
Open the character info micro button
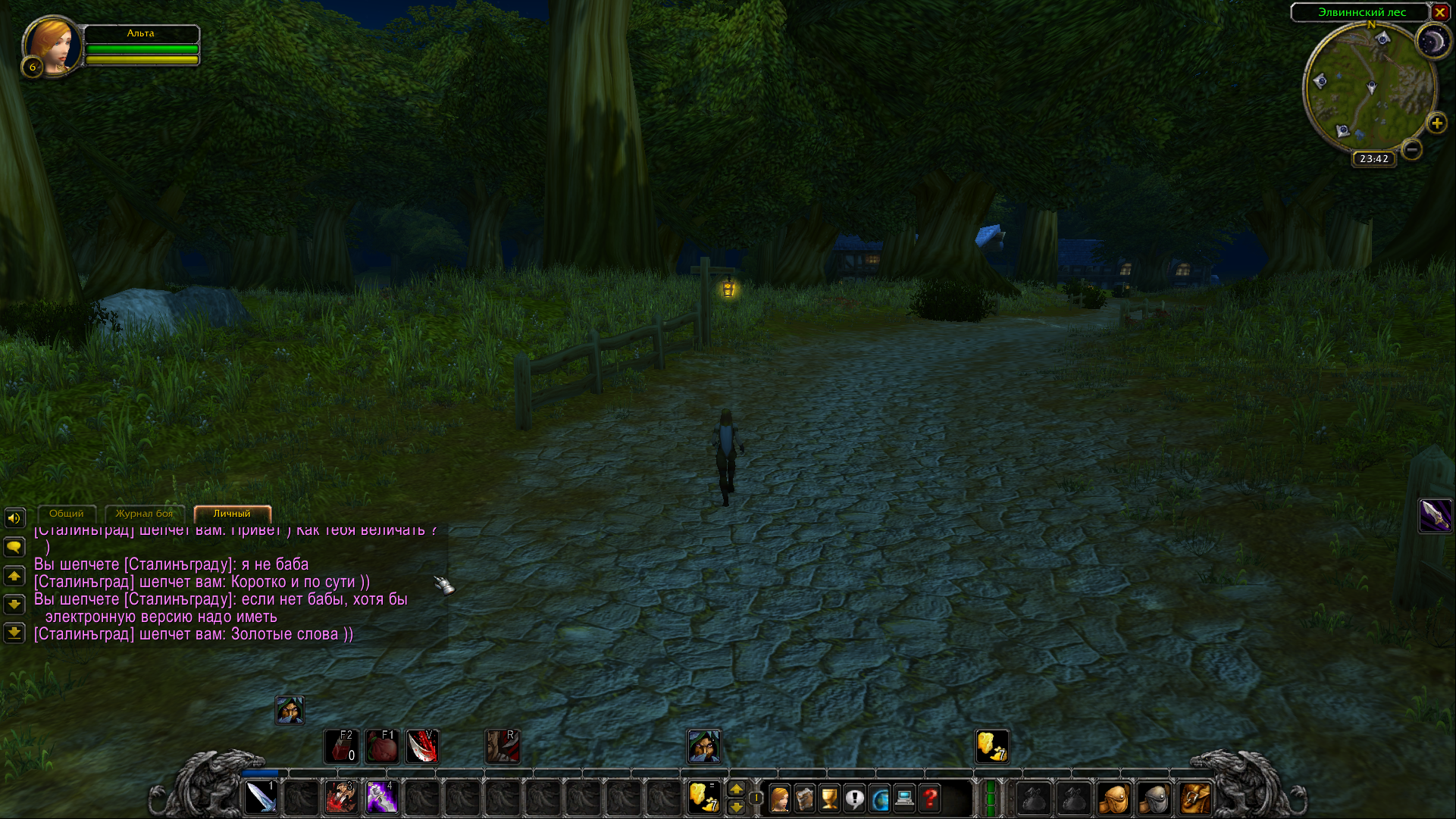point(779,799)
